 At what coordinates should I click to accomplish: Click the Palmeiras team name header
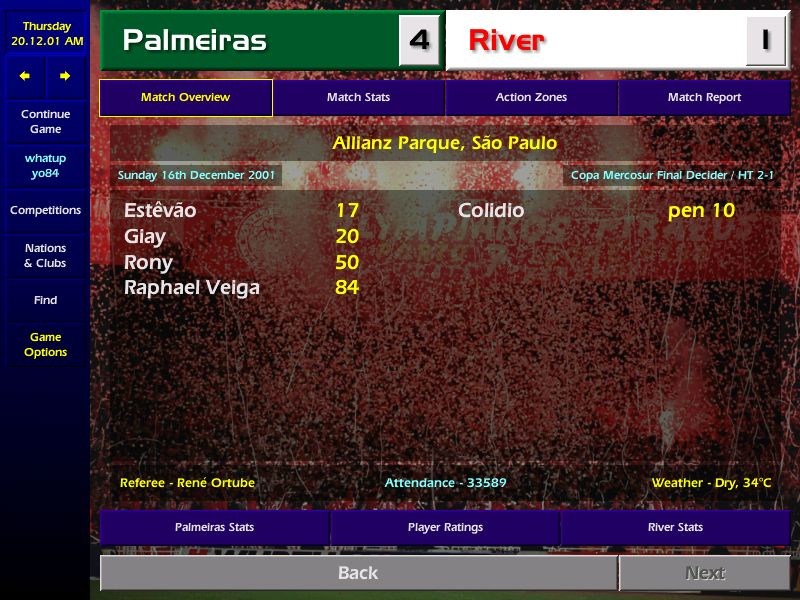(195, 41)
